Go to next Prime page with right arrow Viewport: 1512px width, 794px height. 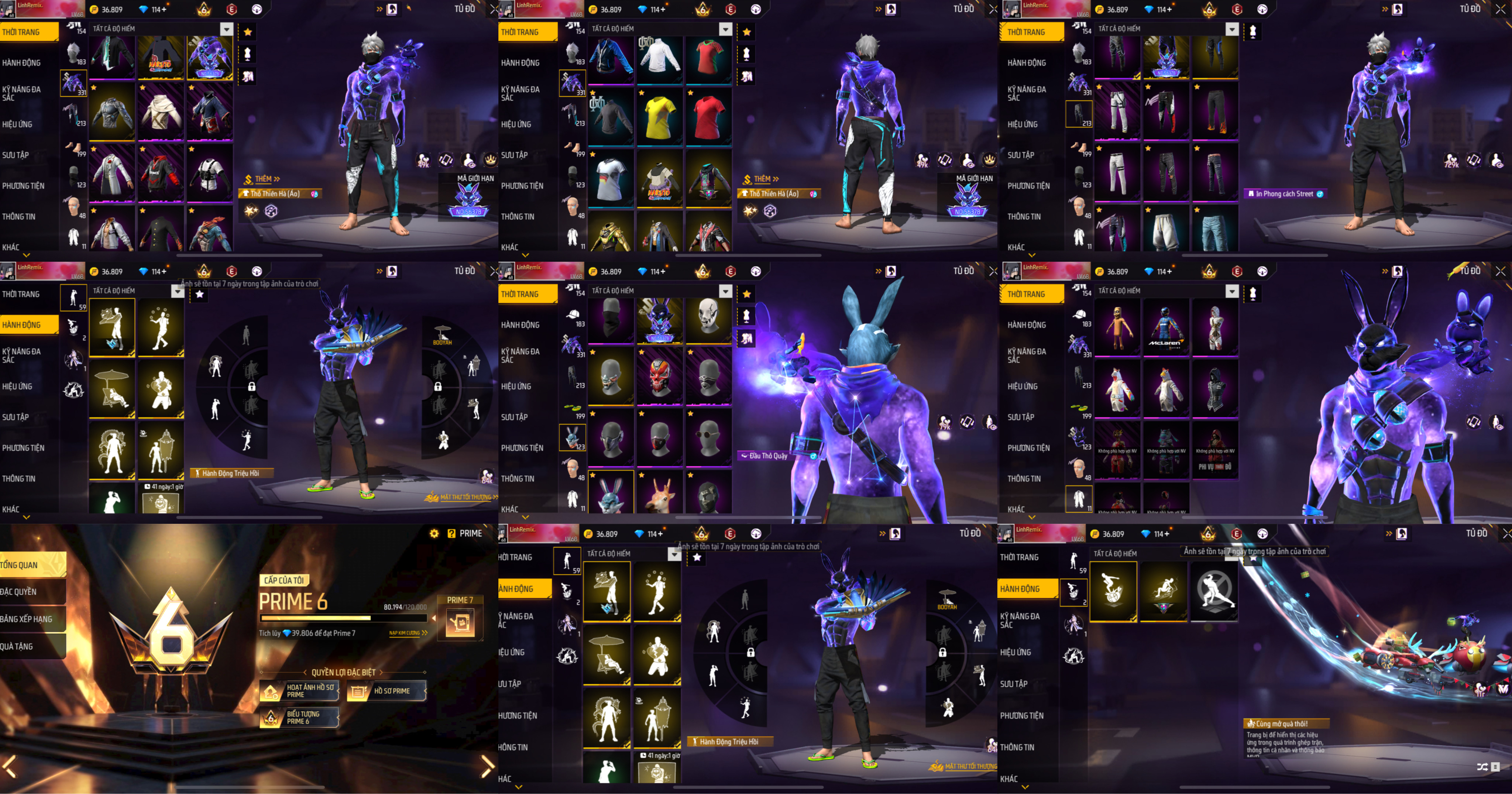(x=487, y=766)
